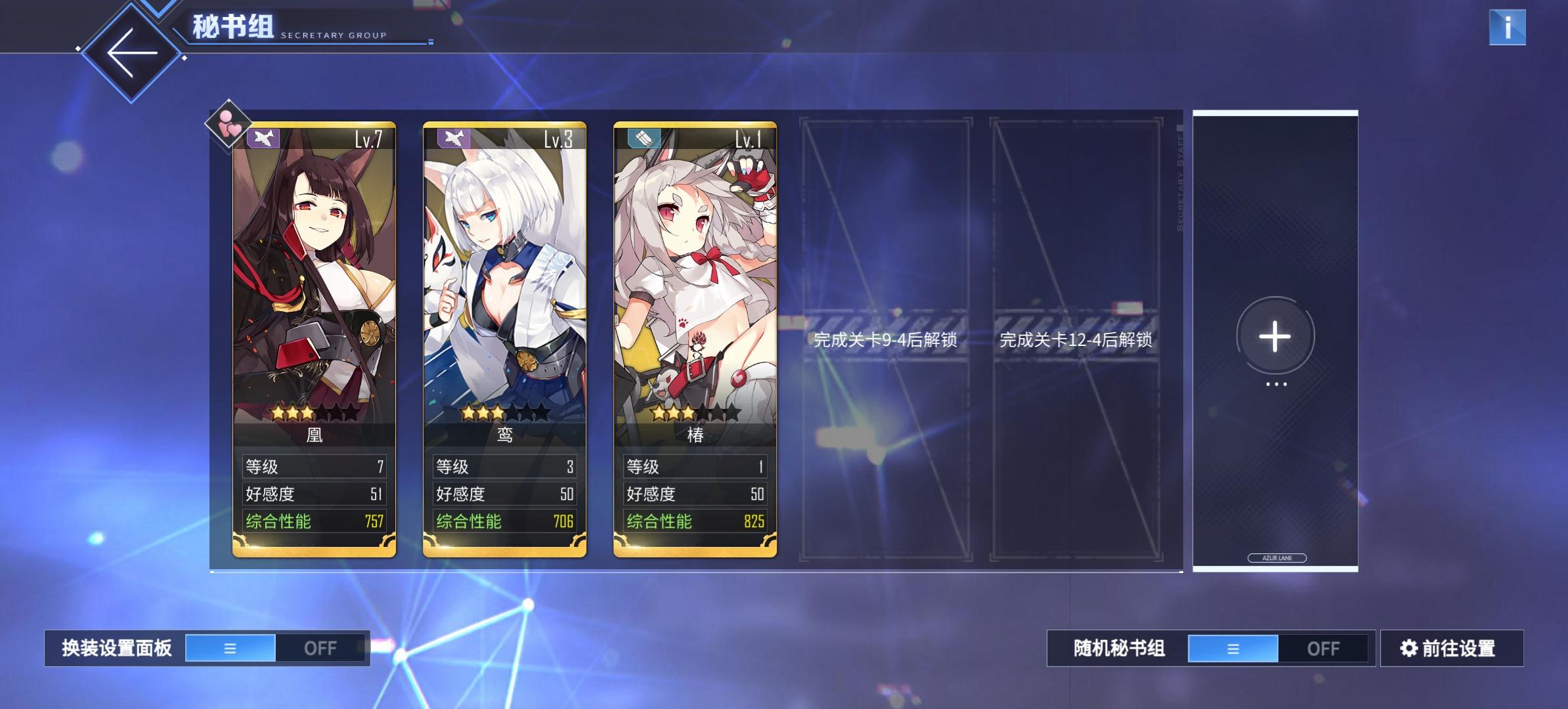Click the affection heart icon above 凰's card
This screenshot has width=1568, height=709.
[x=228, y=126]
